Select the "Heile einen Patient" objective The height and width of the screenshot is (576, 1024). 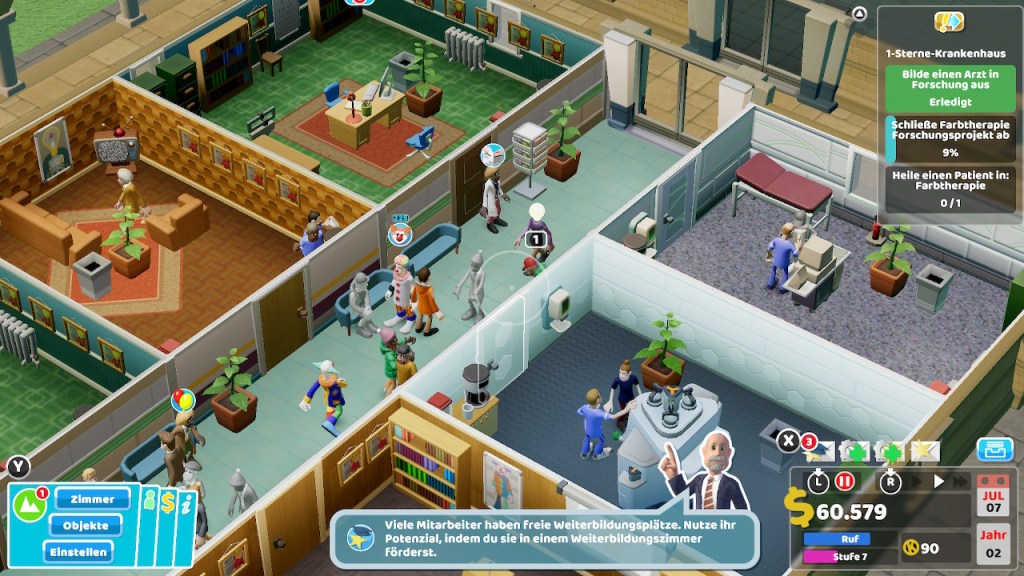[950, 188]
